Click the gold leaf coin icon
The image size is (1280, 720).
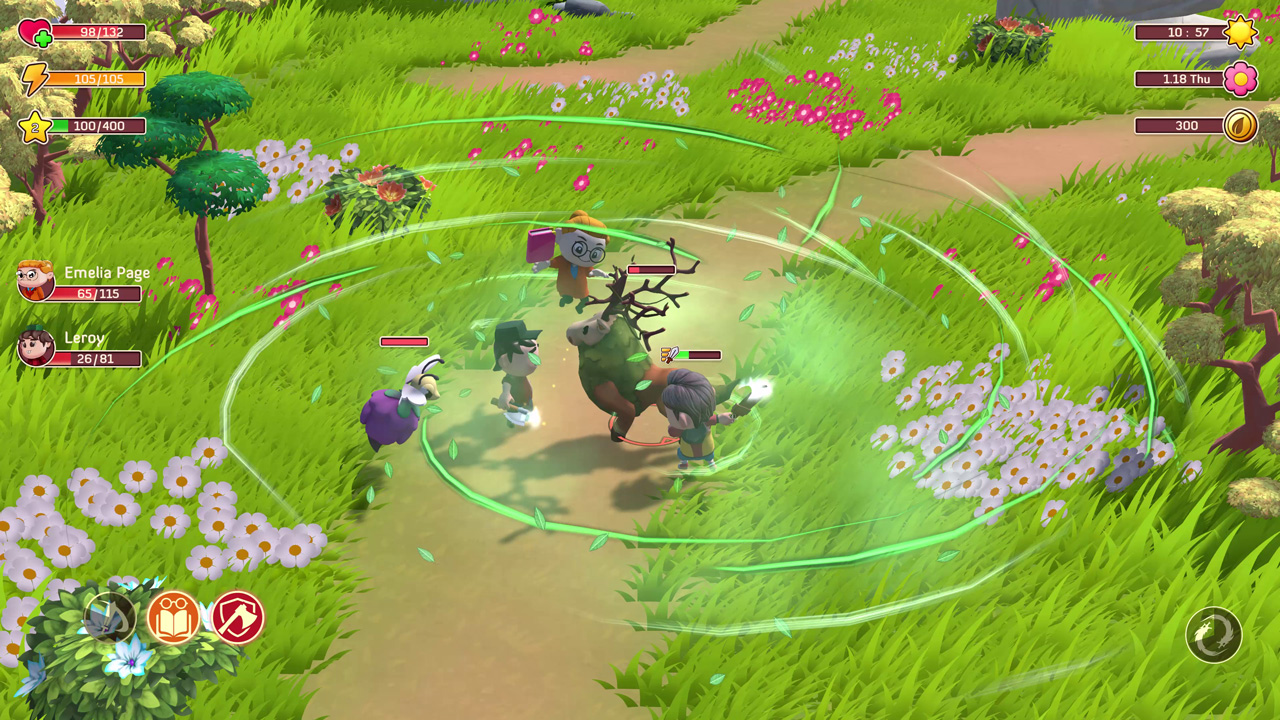[x=1241, y=125]
